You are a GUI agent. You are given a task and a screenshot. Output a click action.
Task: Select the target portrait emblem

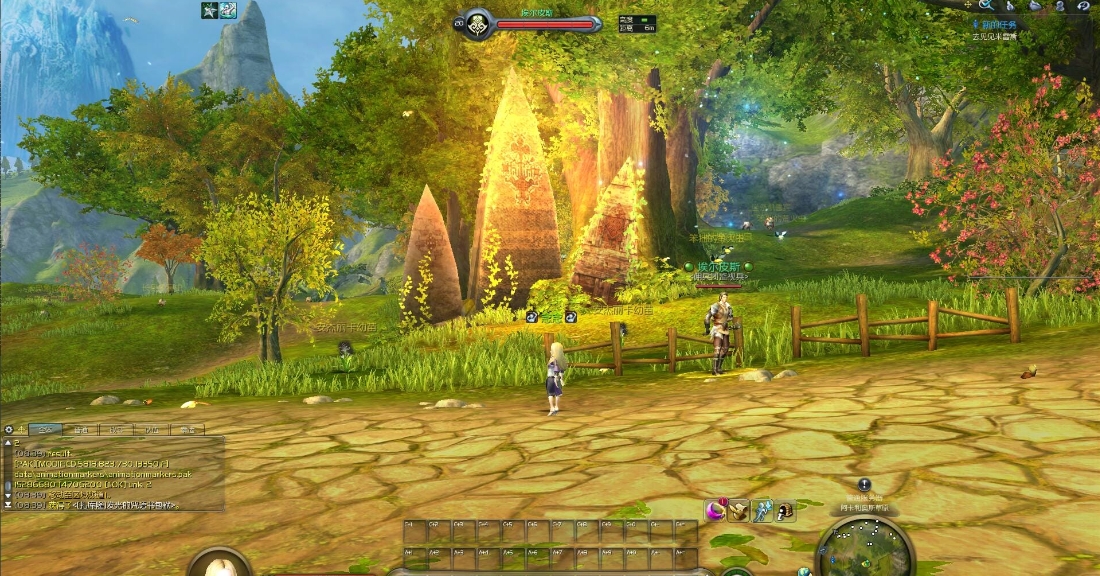pos(475,22)
